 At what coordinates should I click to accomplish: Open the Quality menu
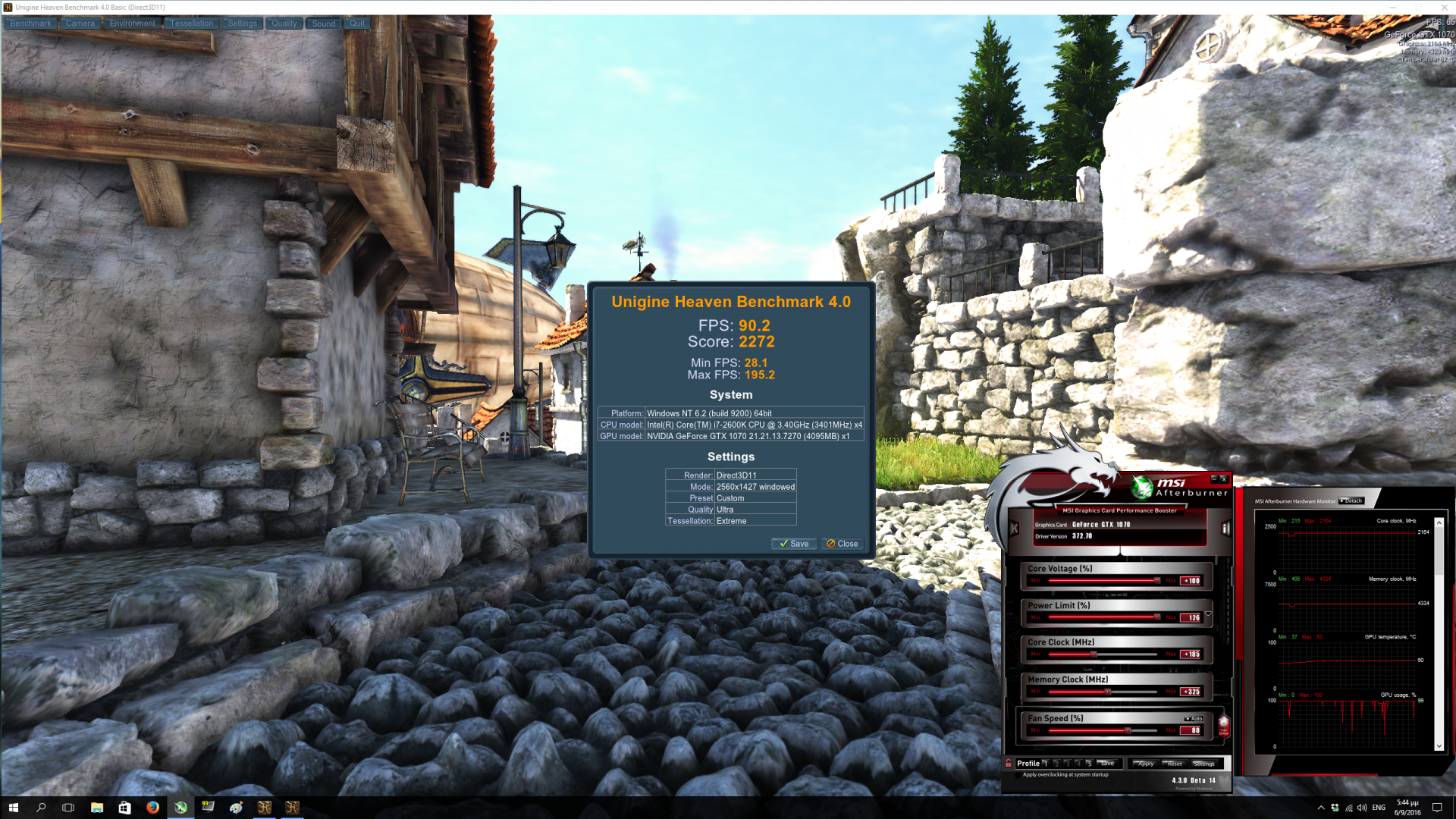pyautogui.click(x=284, y=24)
